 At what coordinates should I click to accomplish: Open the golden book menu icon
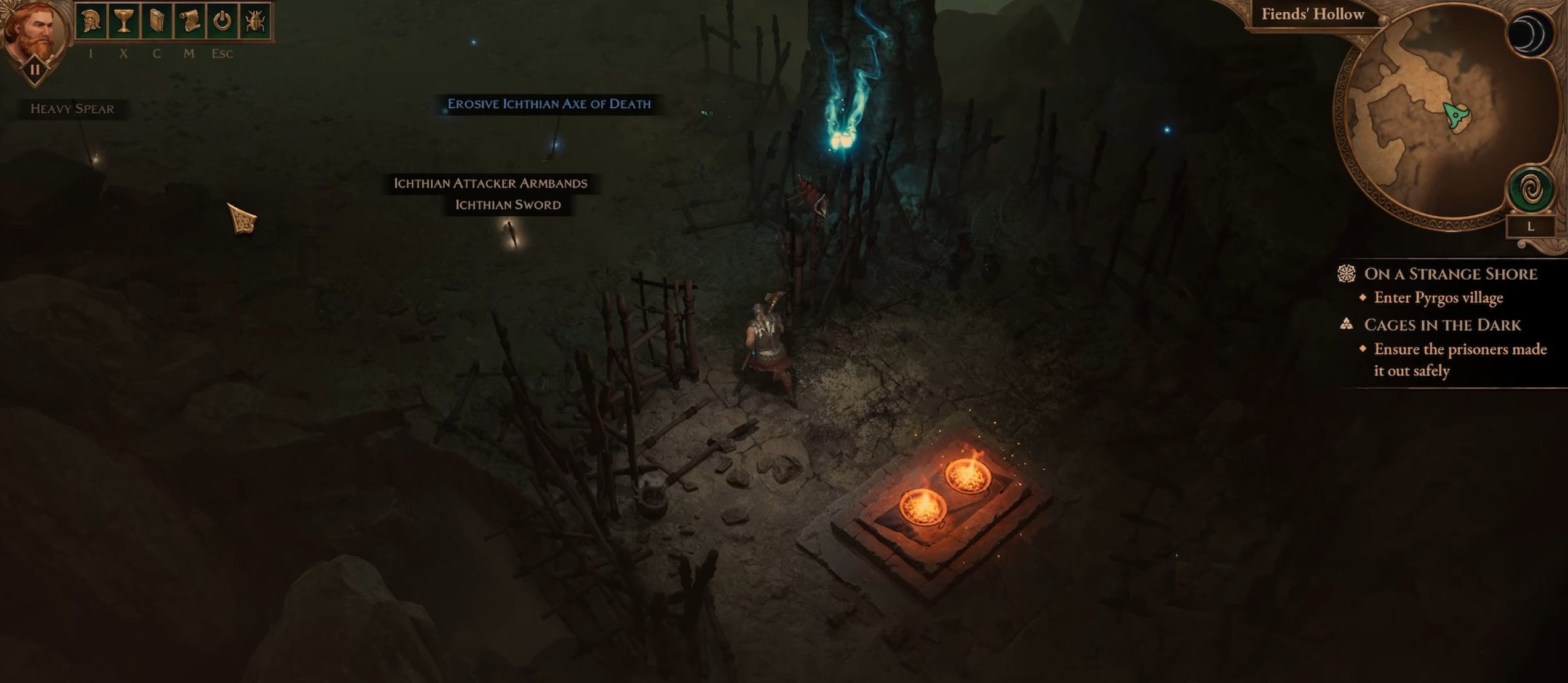click(x=156, y=22)
